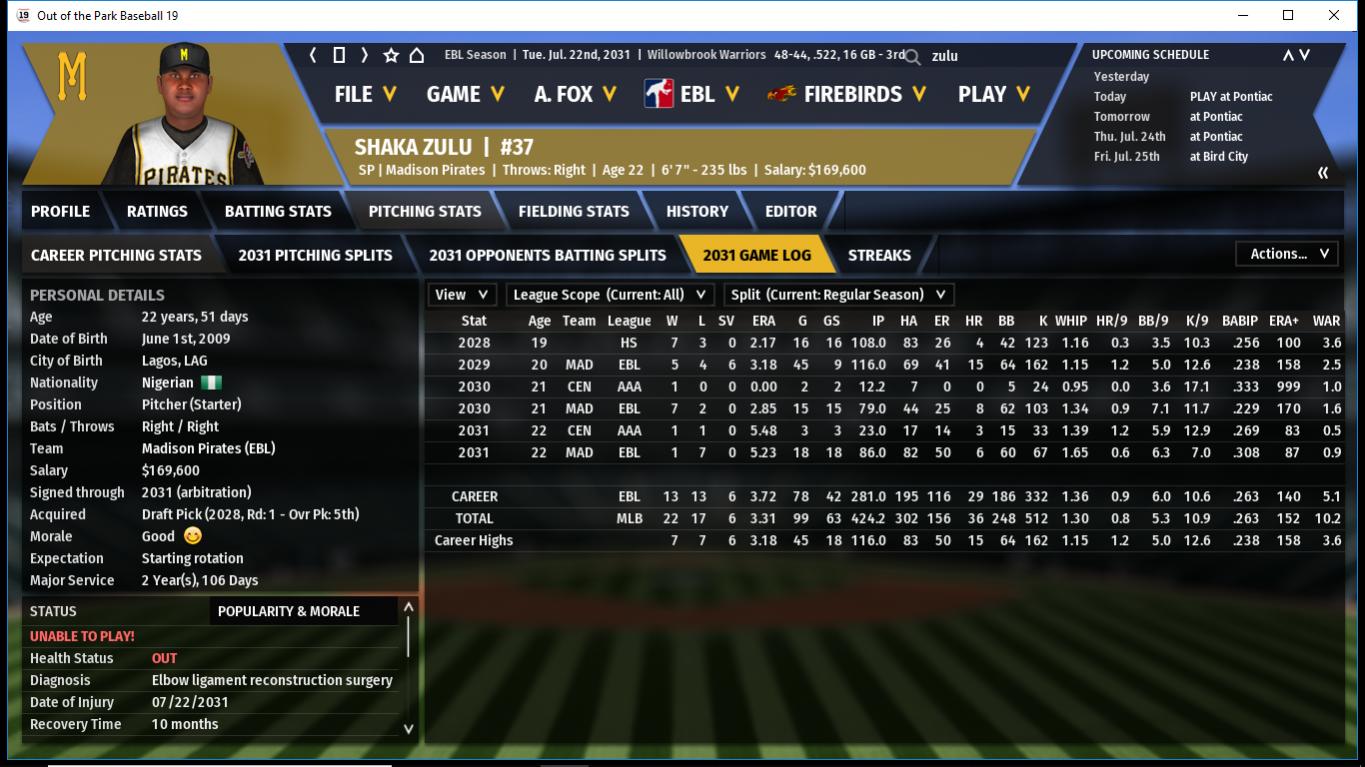Close the Out of the Park Baseball window

pyautogui.click(x=1333, y=15)
